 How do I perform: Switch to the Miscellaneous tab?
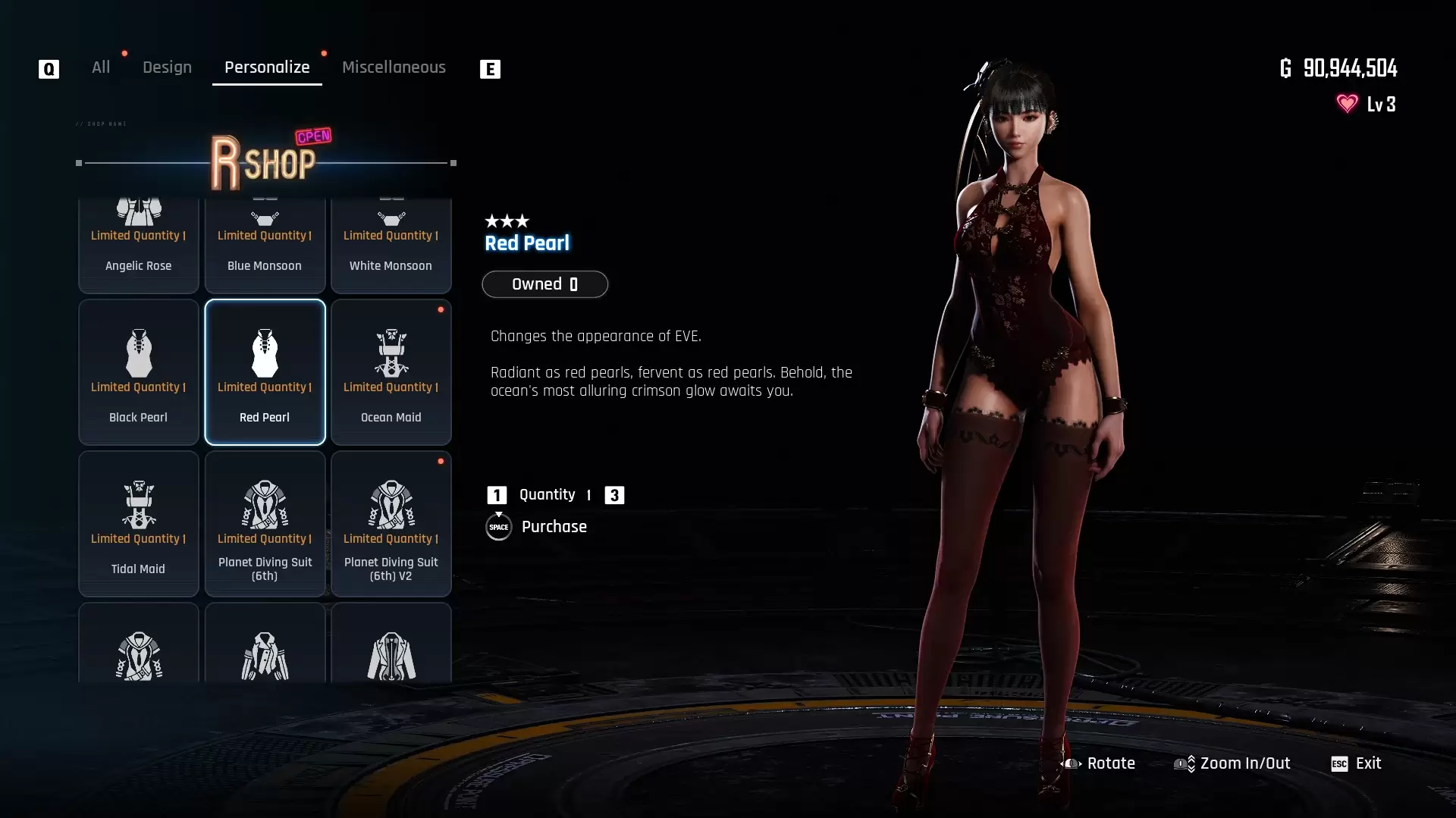[394, 67]
